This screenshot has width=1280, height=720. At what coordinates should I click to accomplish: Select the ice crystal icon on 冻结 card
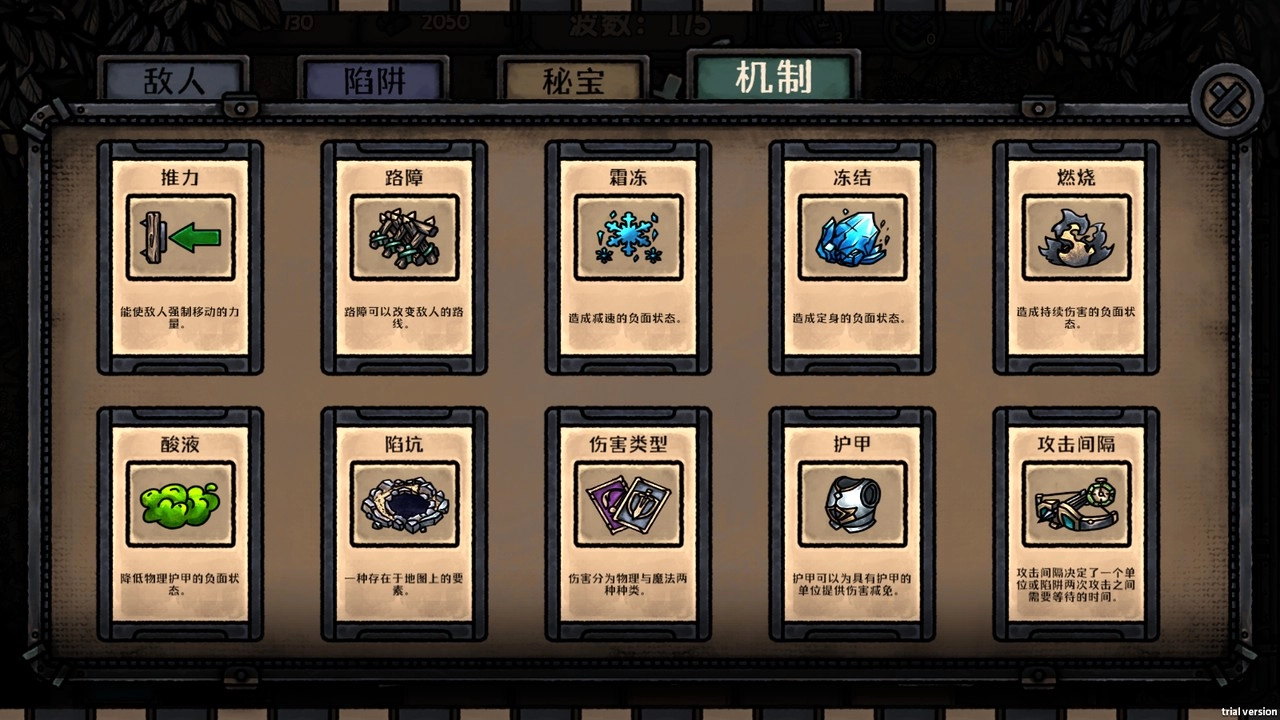(x=851, y=238)
